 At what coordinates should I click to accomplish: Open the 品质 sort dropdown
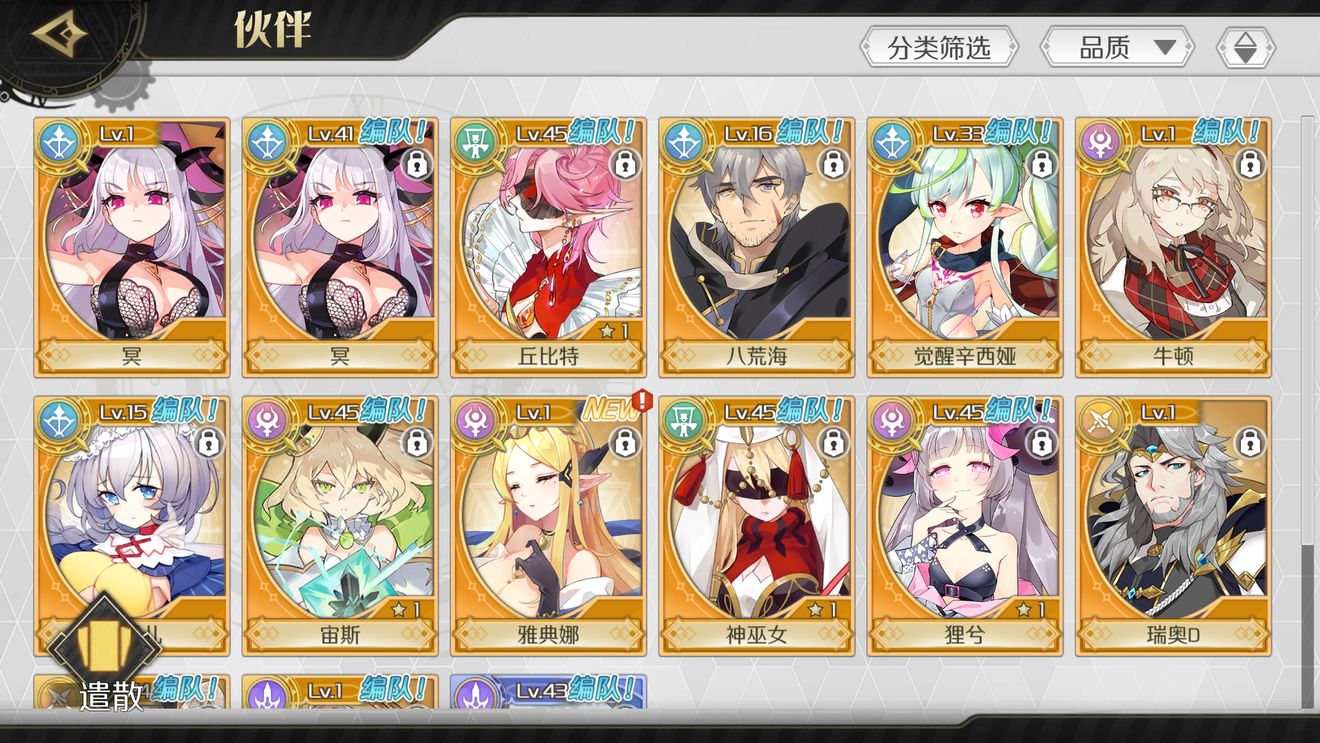click(1117, 47)
